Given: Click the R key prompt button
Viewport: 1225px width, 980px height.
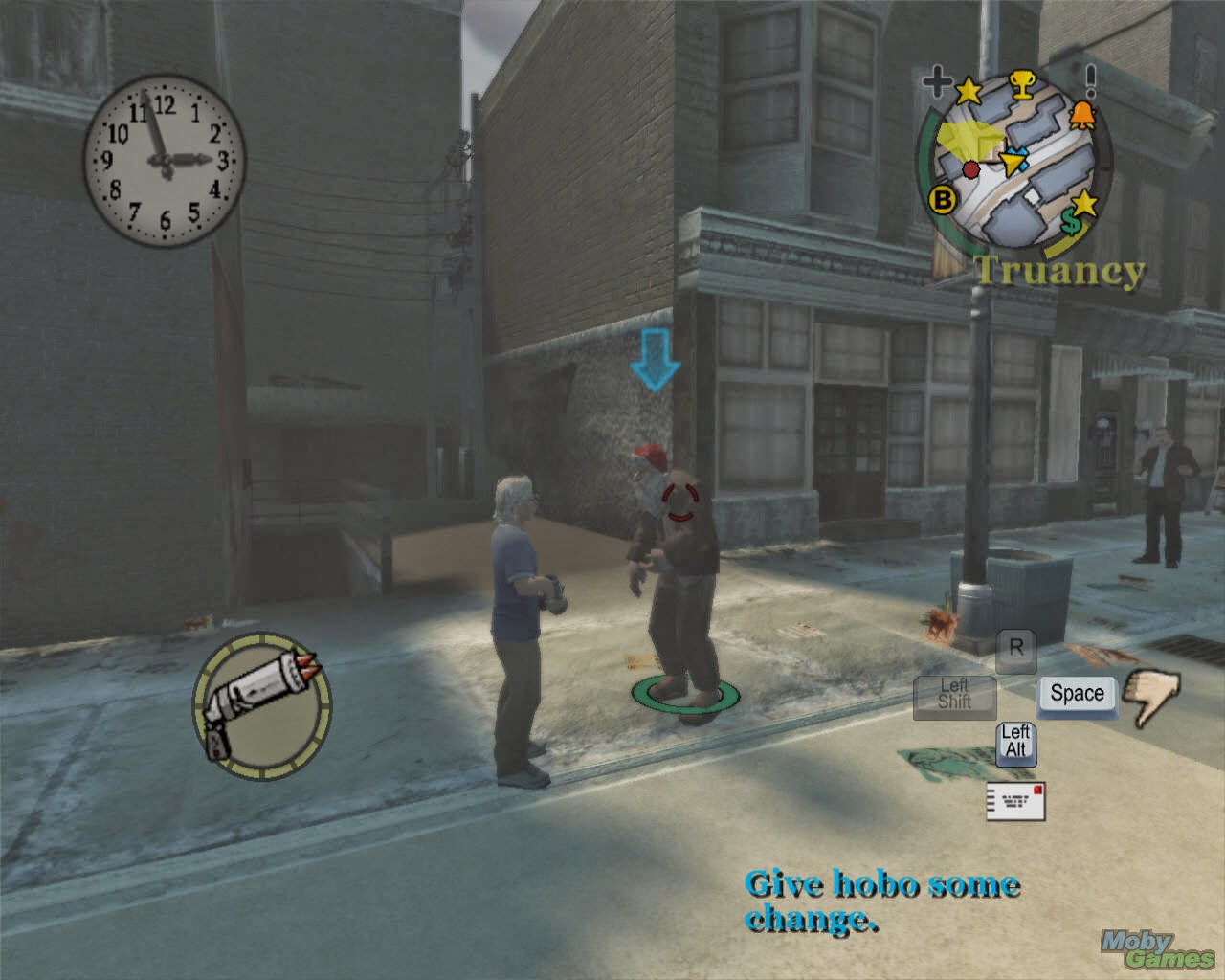Looking at the screenshot, I should pyautogui.click(x=1015, y=651).
